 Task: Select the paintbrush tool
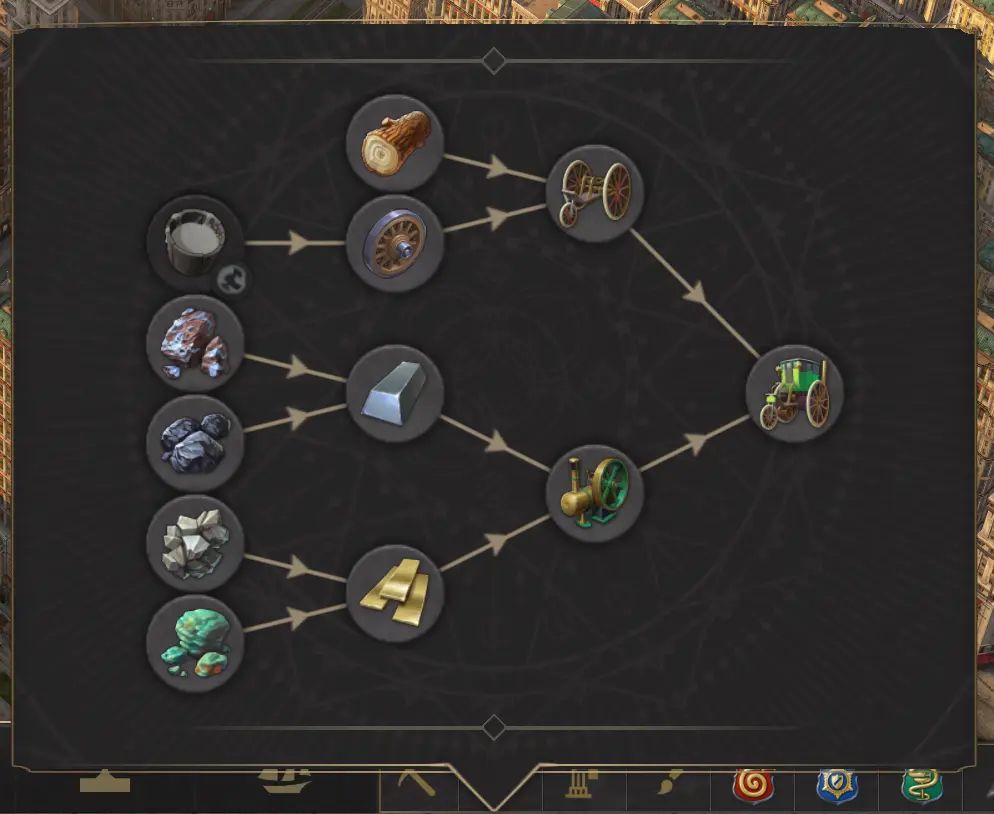point(665,782)
